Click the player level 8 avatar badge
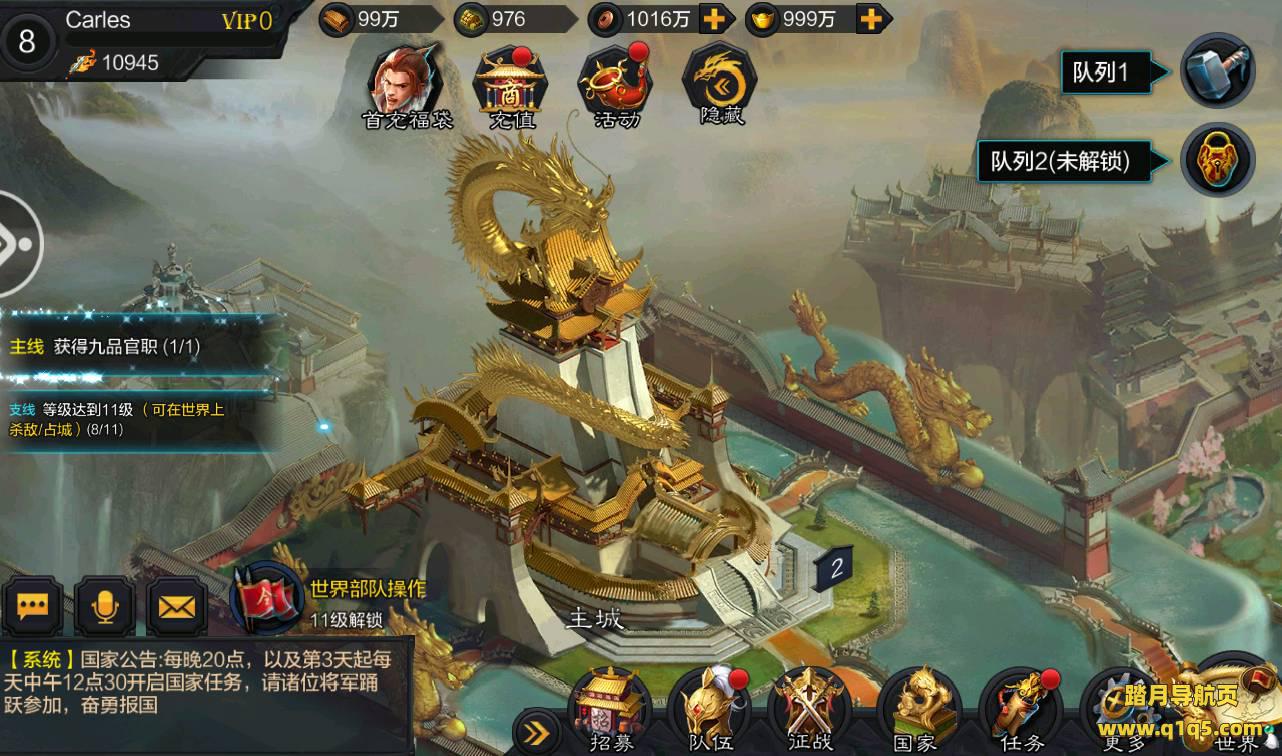Screen dimensions: 1282x756 [x=27, y=42]
